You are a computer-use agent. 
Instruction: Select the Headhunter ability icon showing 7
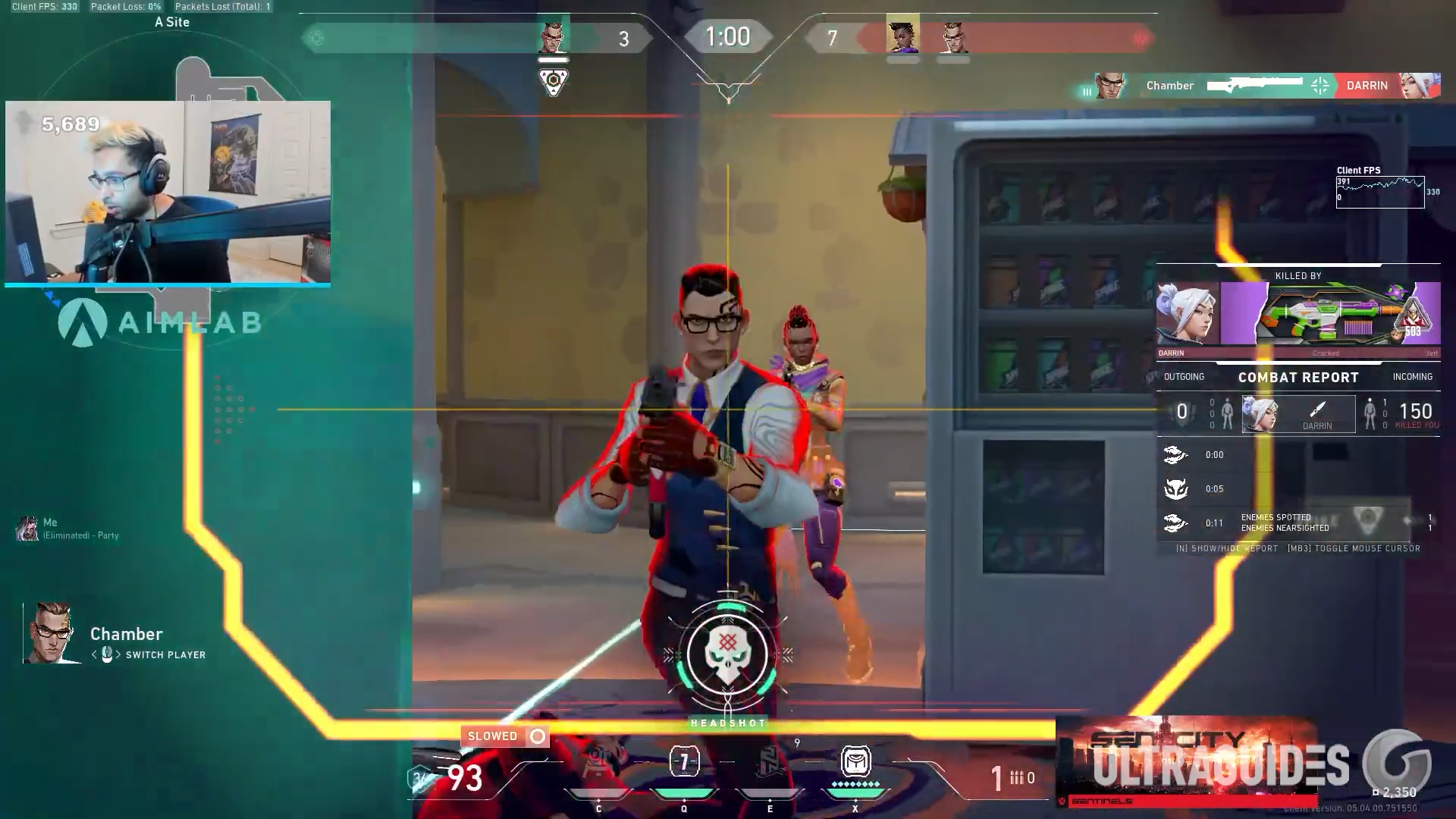[x=684, y=762]
